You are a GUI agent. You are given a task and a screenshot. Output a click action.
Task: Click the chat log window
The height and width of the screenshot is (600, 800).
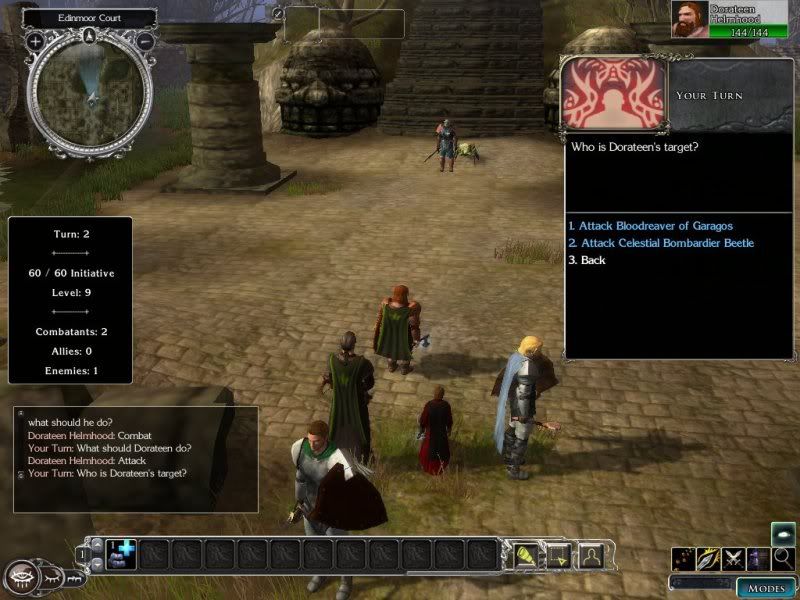point(135,459)
